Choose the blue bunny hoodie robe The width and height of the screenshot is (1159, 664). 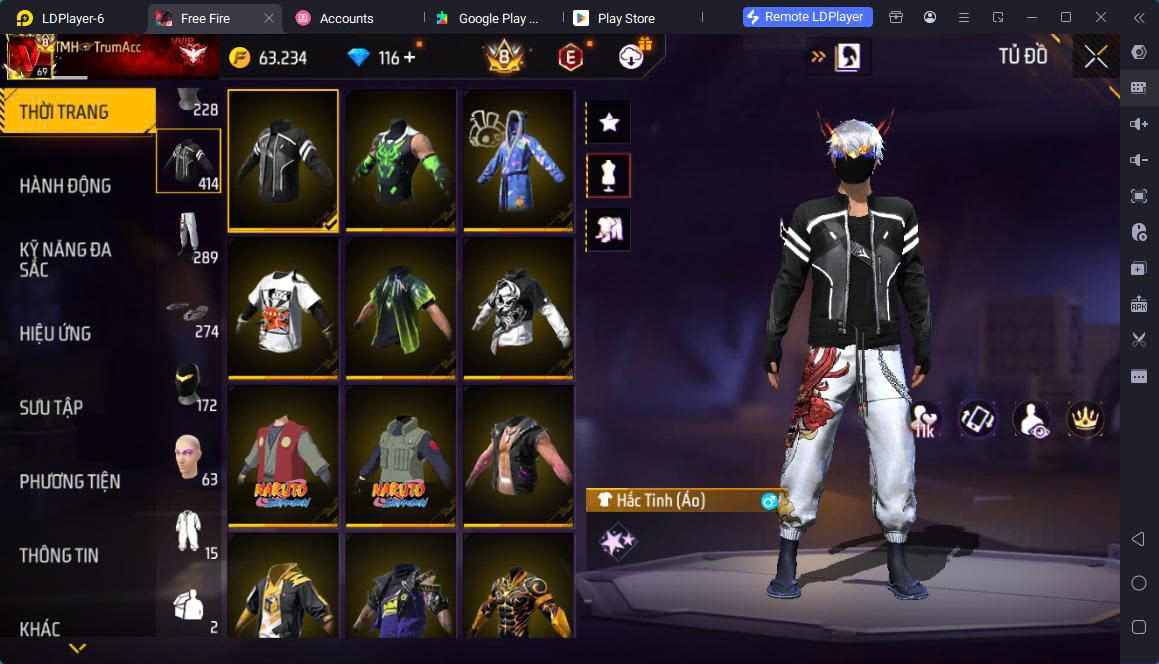coord(517,160)
